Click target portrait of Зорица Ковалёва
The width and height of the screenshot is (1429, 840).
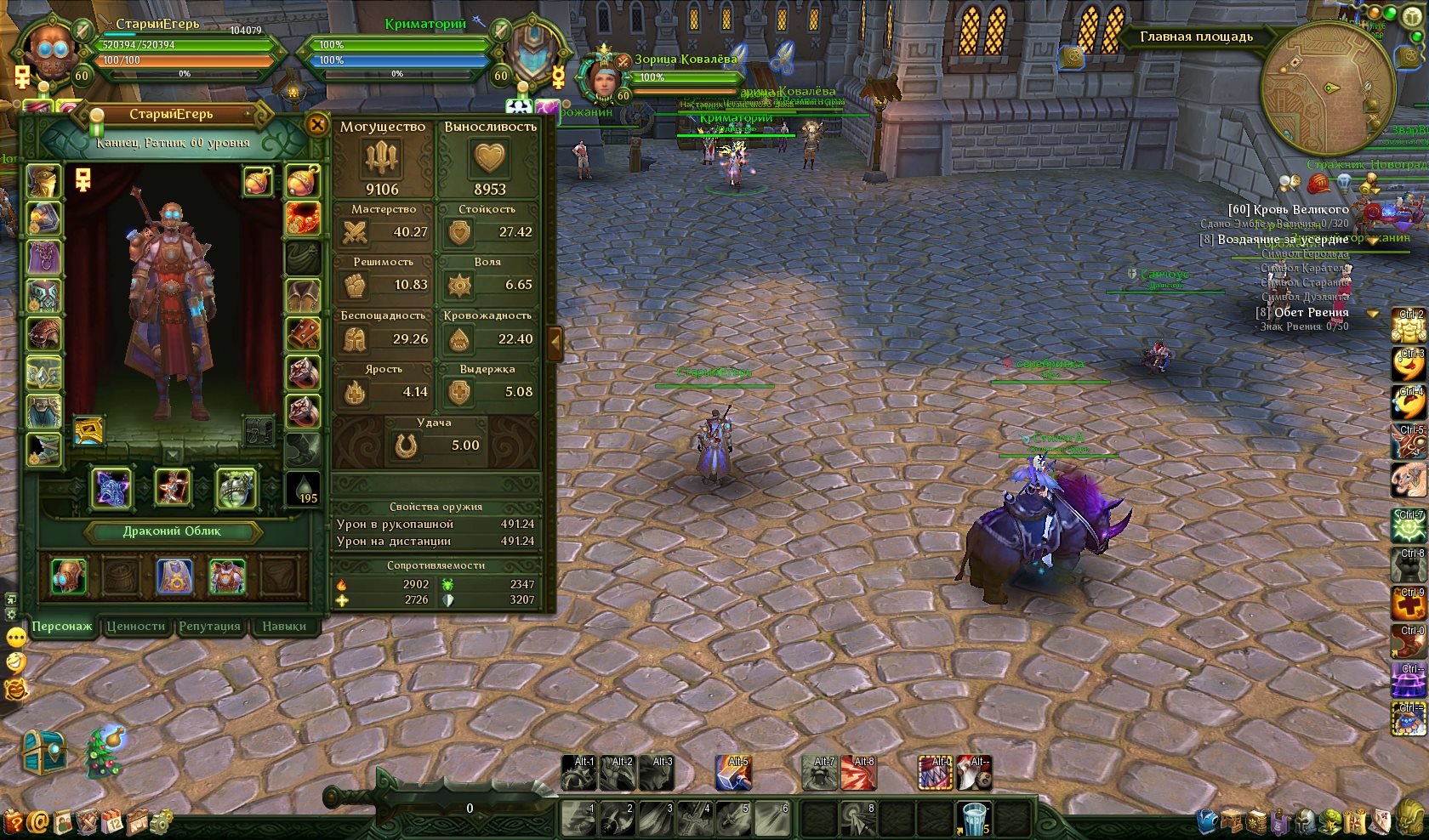[604, 79]
